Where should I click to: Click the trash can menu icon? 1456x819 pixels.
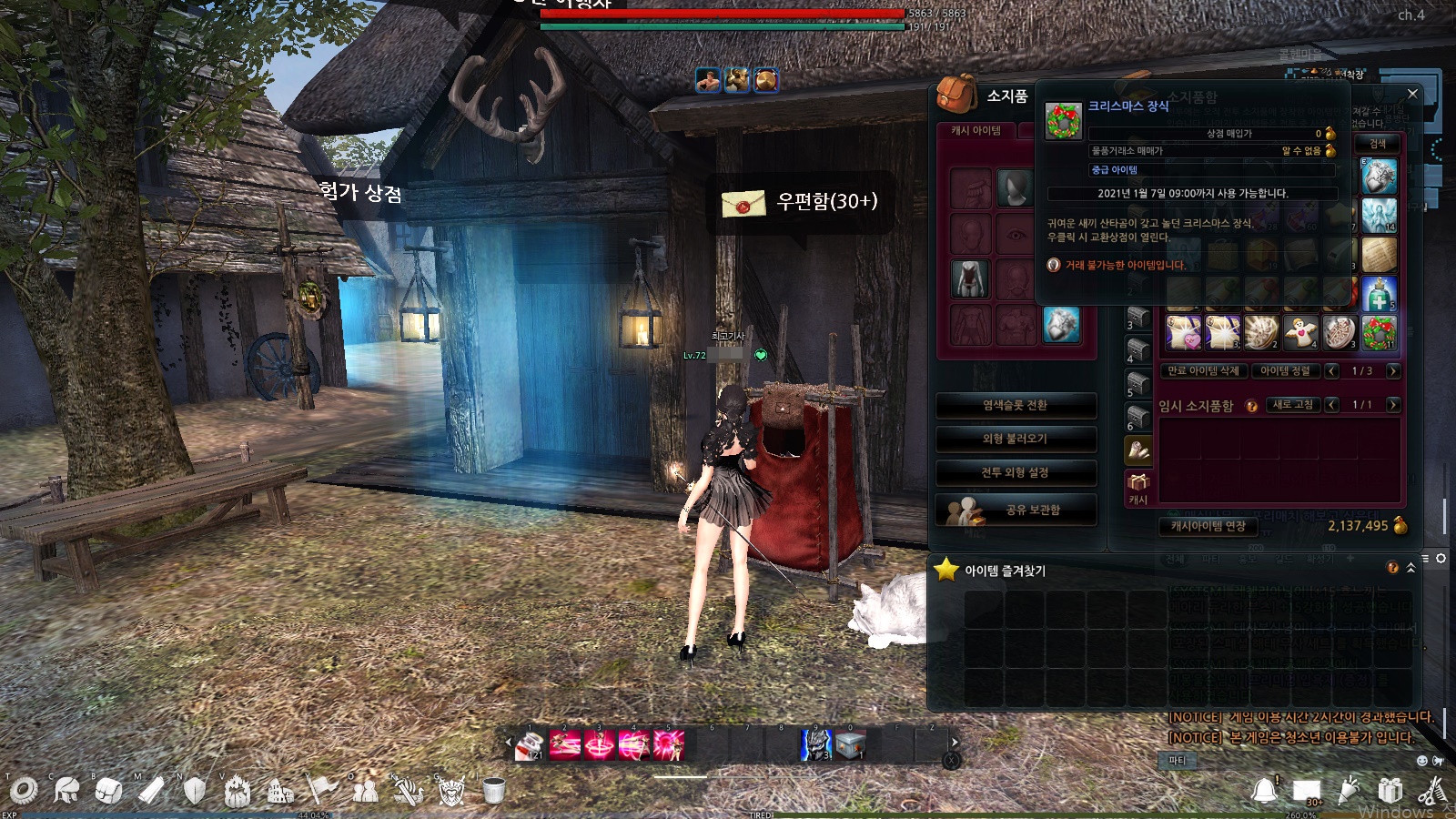tap(493, 790)
